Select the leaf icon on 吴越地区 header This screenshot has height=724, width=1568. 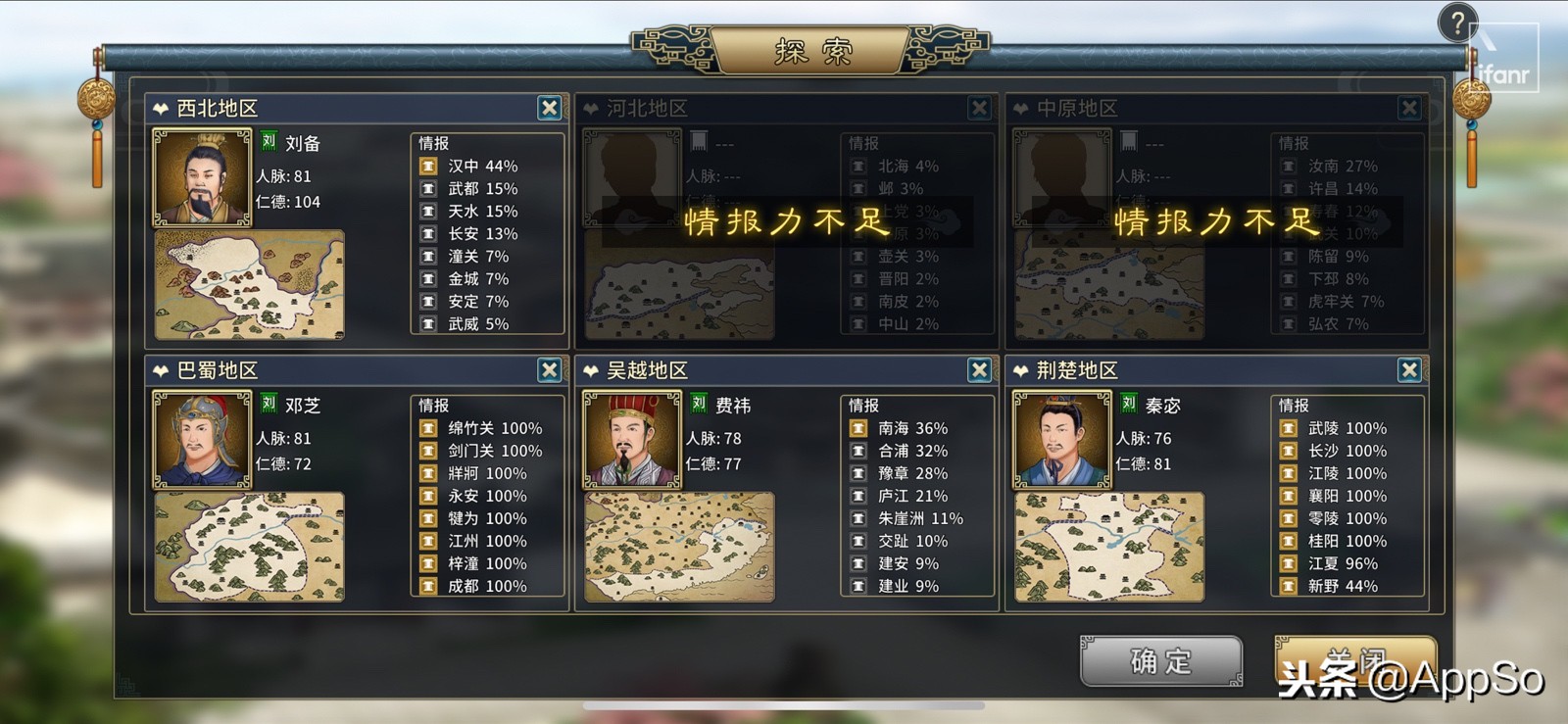[589, 370]
